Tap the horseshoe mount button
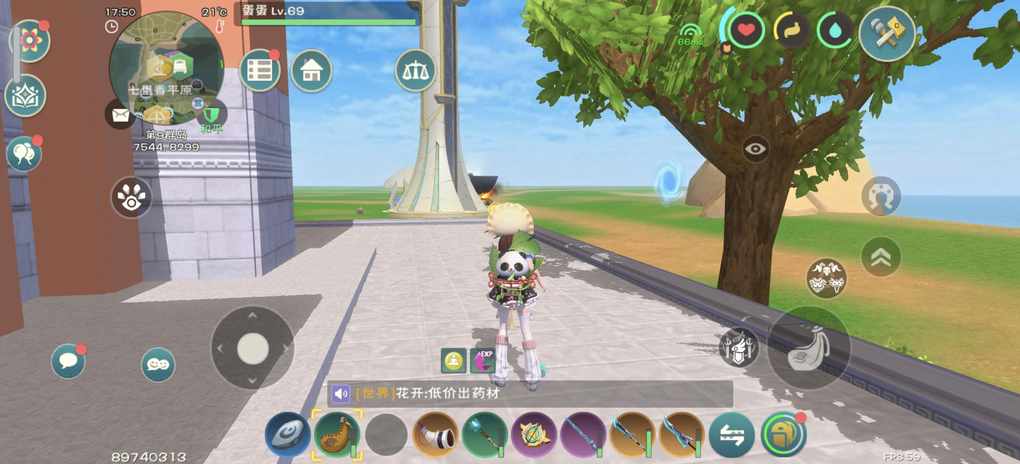Image resolution: width=1020 pixels, height=464 pixels. (881, 195)
